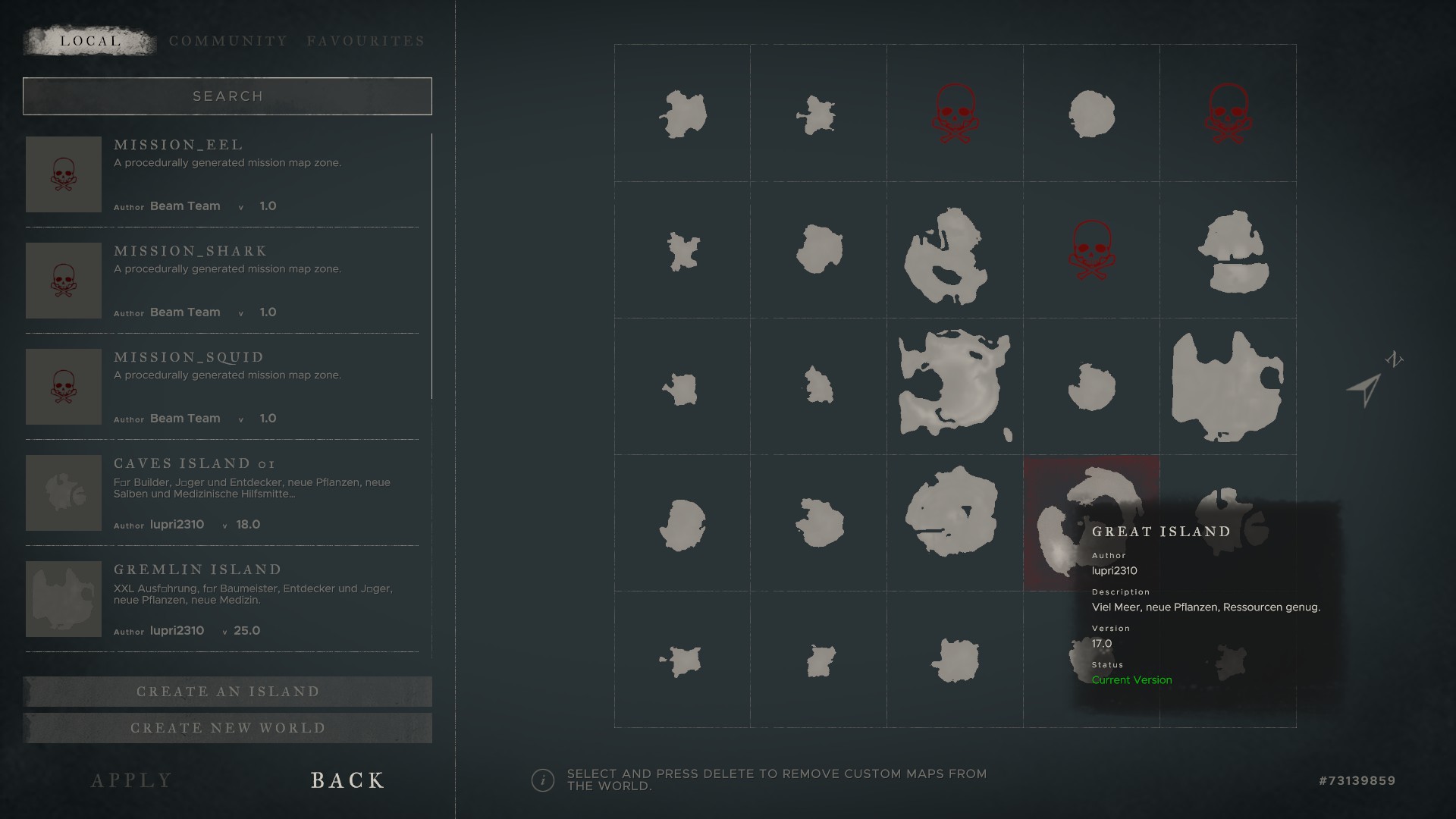Switch to the Community tab
Image resolution: width=1456 pixels, height=819 pixels.
(x=227, y=41)
